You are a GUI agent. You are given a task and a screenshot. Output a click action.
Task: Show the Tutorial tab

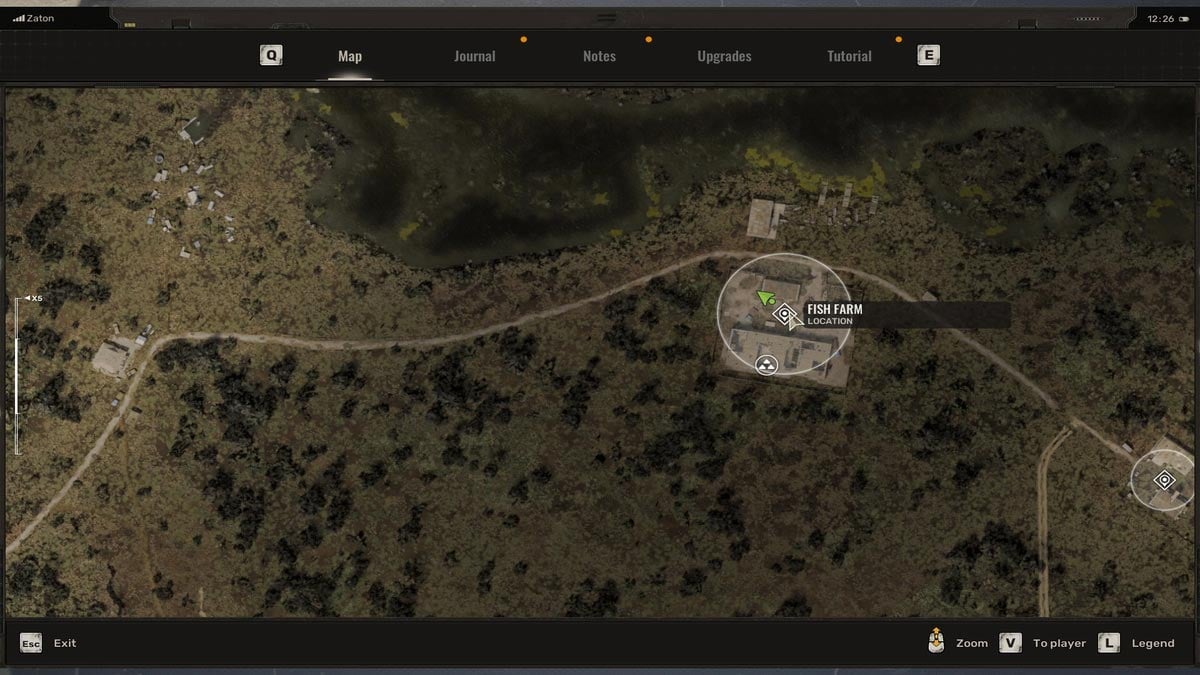pos(849,57)
